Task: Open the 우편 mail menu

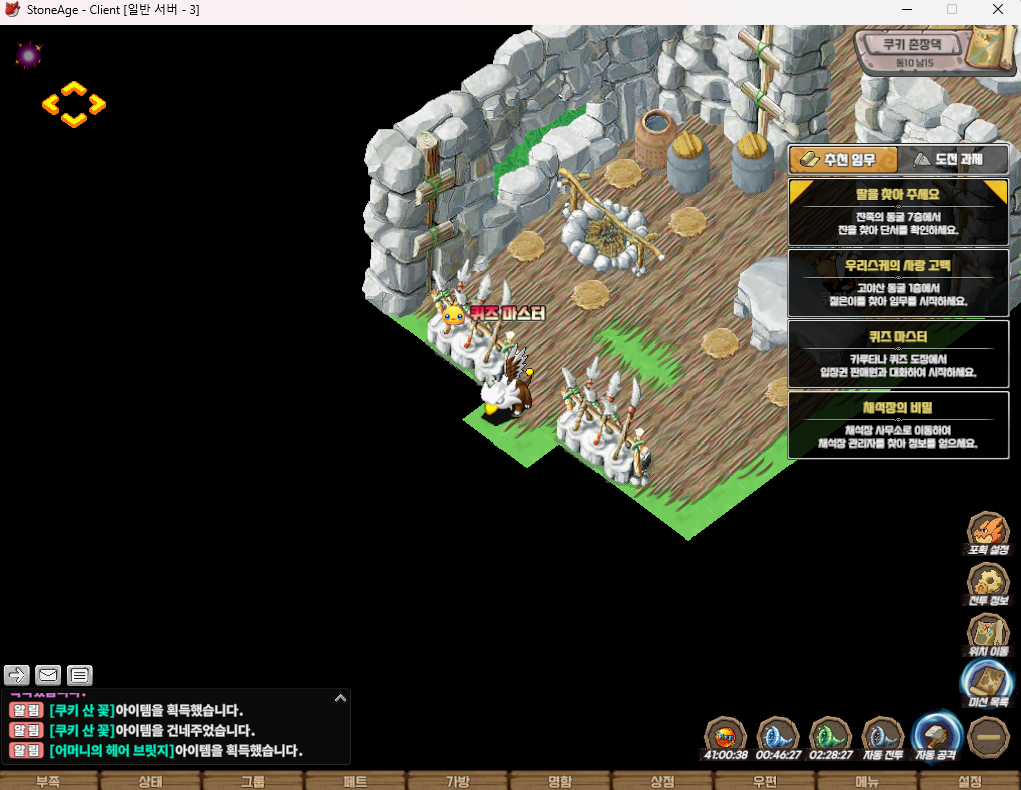Action: click(x=765, y=781)
